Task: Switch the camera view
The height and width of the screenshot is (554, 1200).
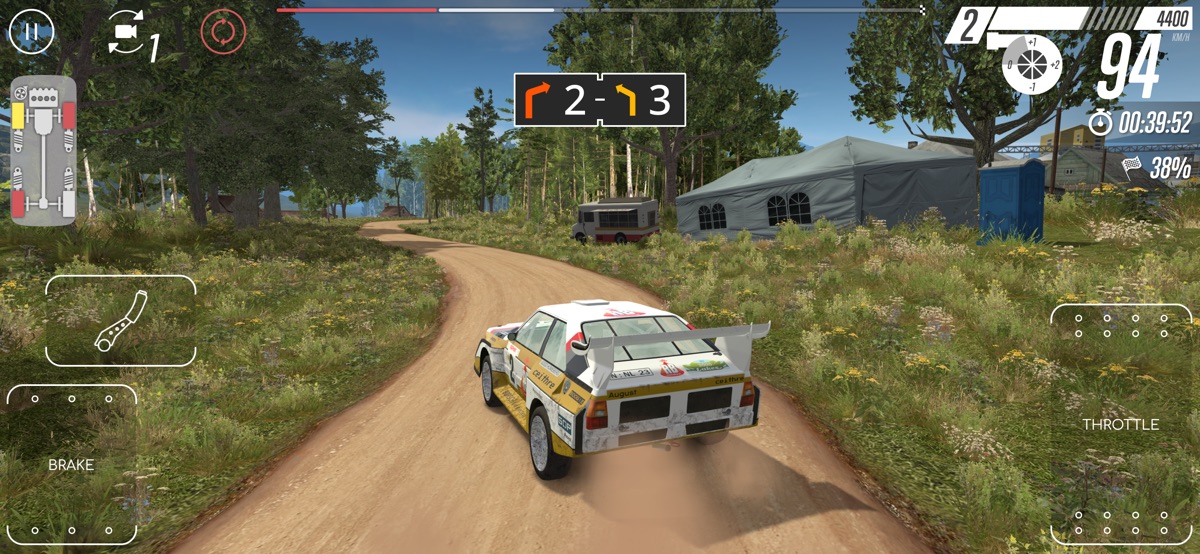Action: point(126,33)
